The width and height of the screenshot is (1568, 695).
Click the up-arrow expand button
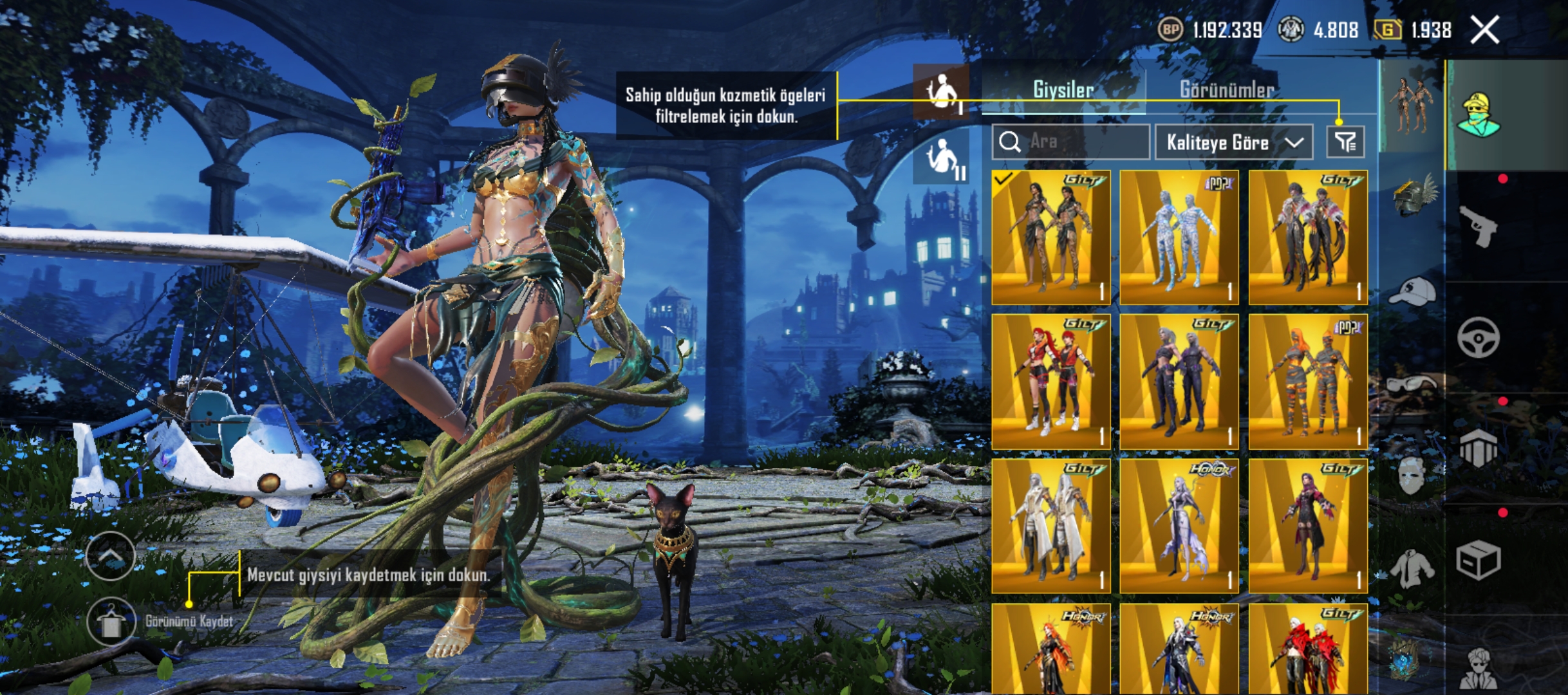(110, 557)
